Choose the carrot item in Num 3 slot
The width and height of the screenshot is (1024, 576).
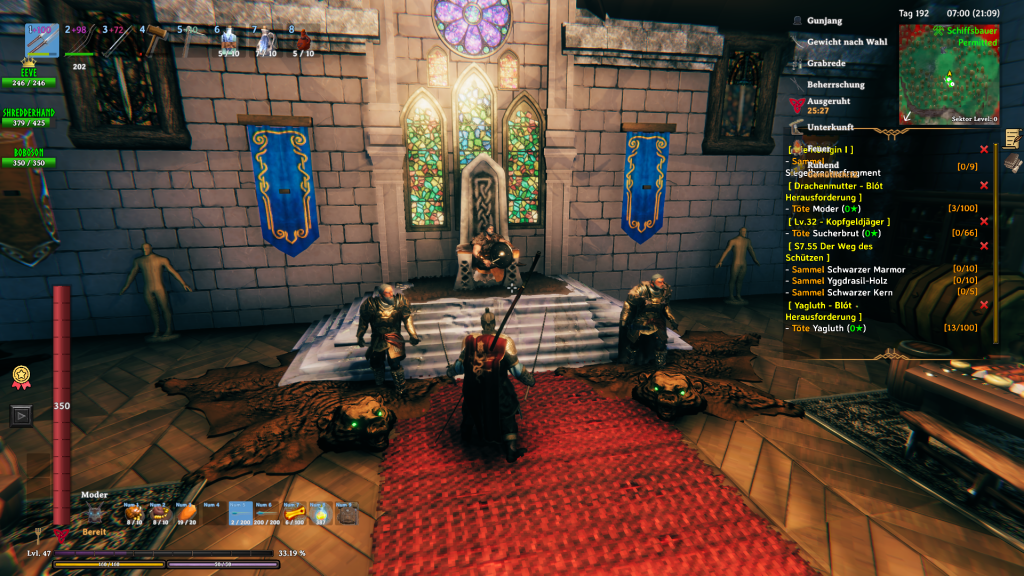point(185,514)
